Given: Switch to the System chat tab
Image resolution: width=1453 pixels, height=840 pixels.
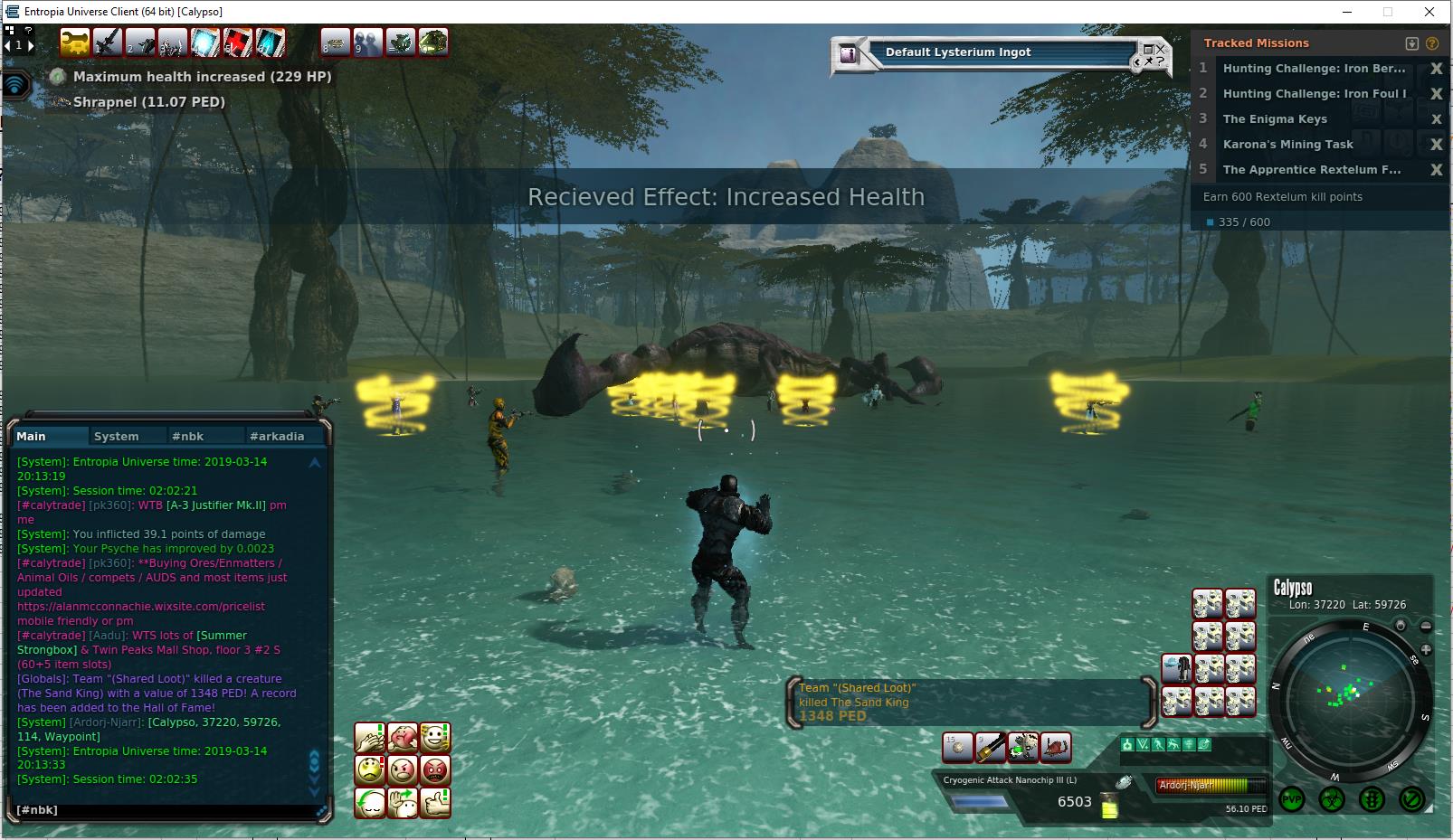Looking at the screenshot, I should (117, 436).
